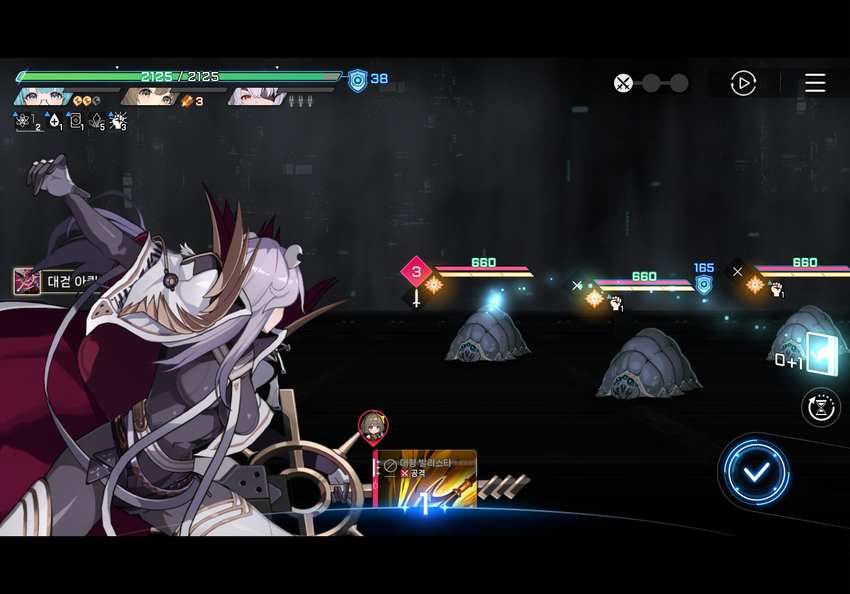The height and width of the screenshot is (594, 850).
Task: Toggle auto-battle play button
Action: [x=743, y=83]
